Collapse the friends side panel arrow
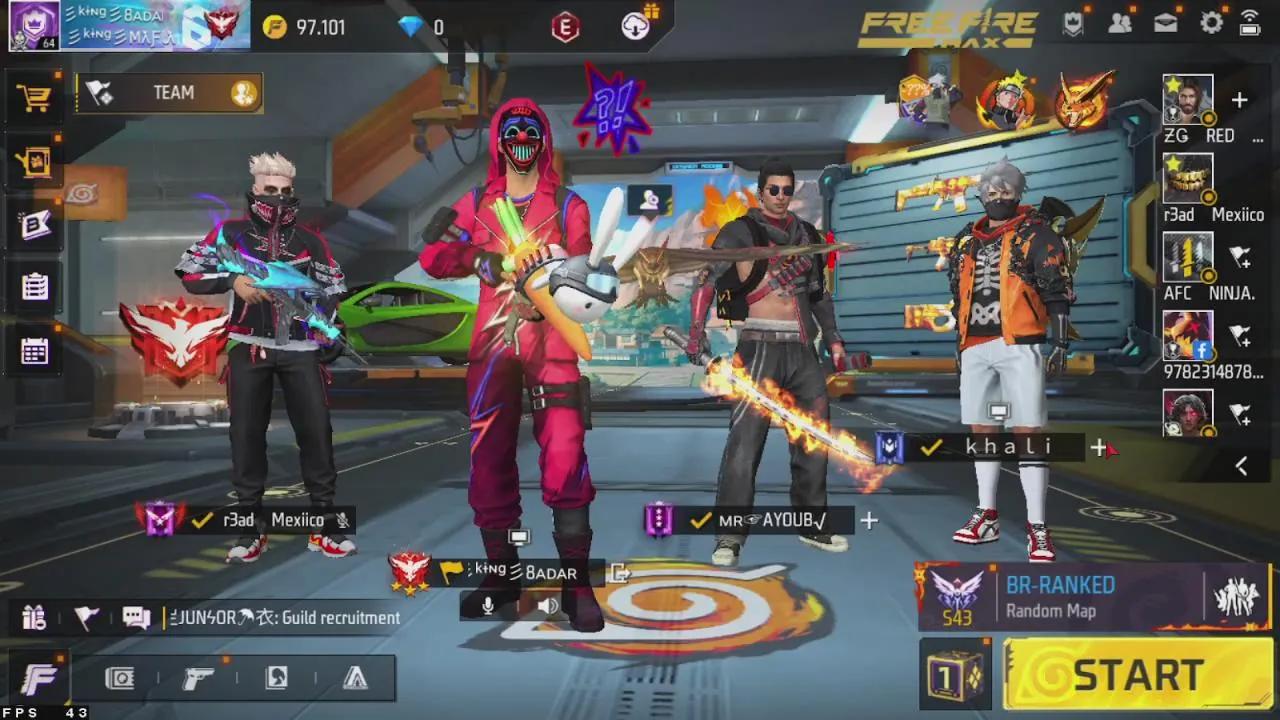1280x720 pixels. (x=1241, y=465)
